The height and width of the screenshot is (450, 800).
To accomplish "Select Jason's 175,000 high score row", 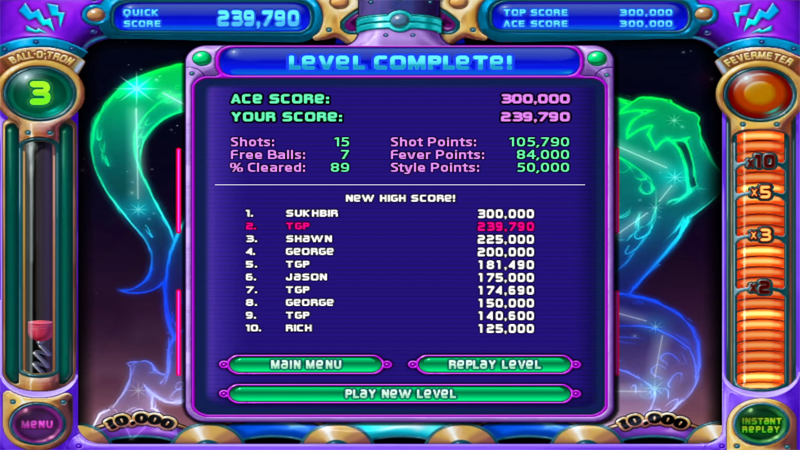I will click(400, 277).
